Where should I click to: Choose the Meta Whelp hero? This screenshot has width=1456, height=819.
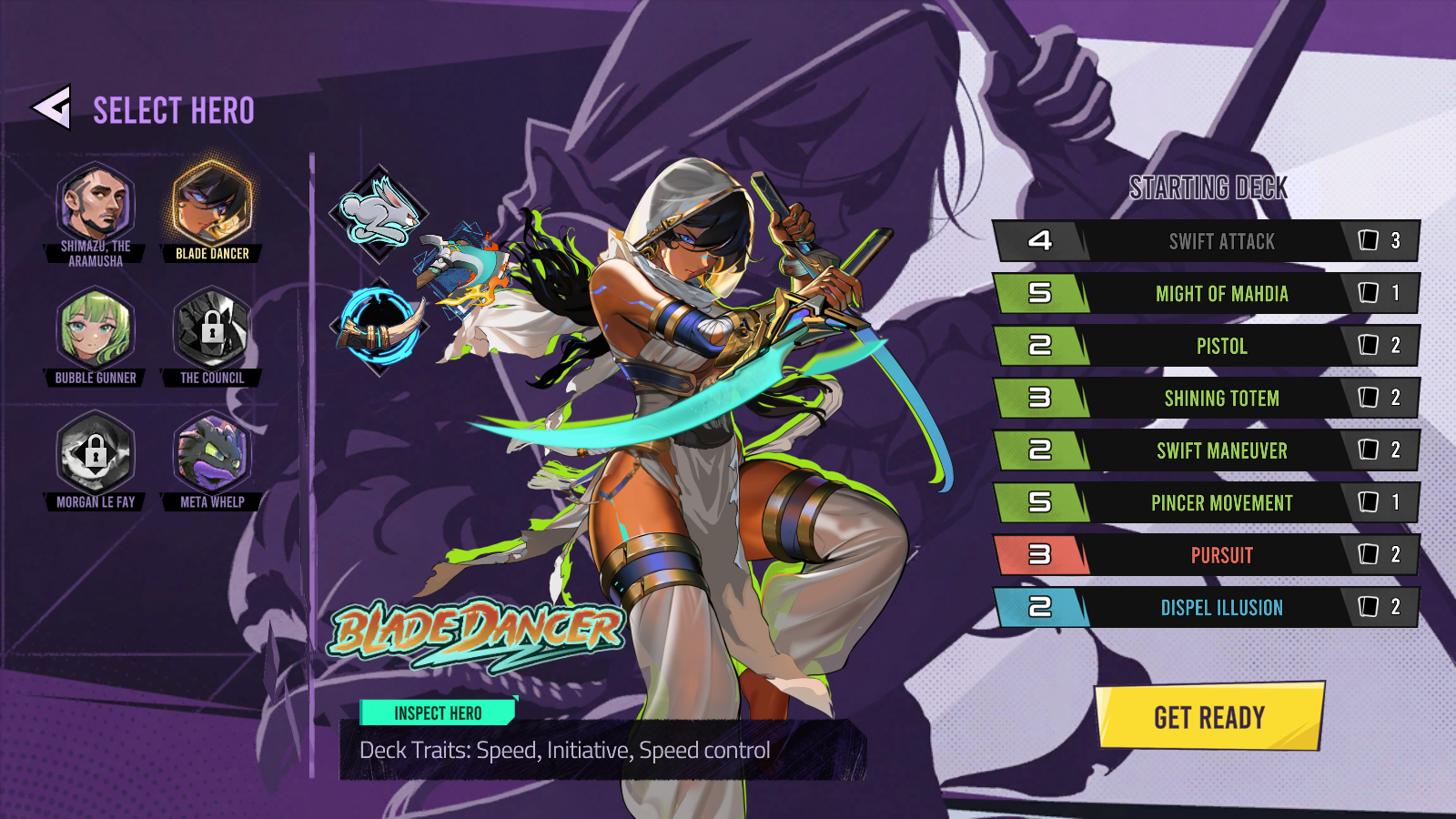pyautogui.click(x=212, y=453)
